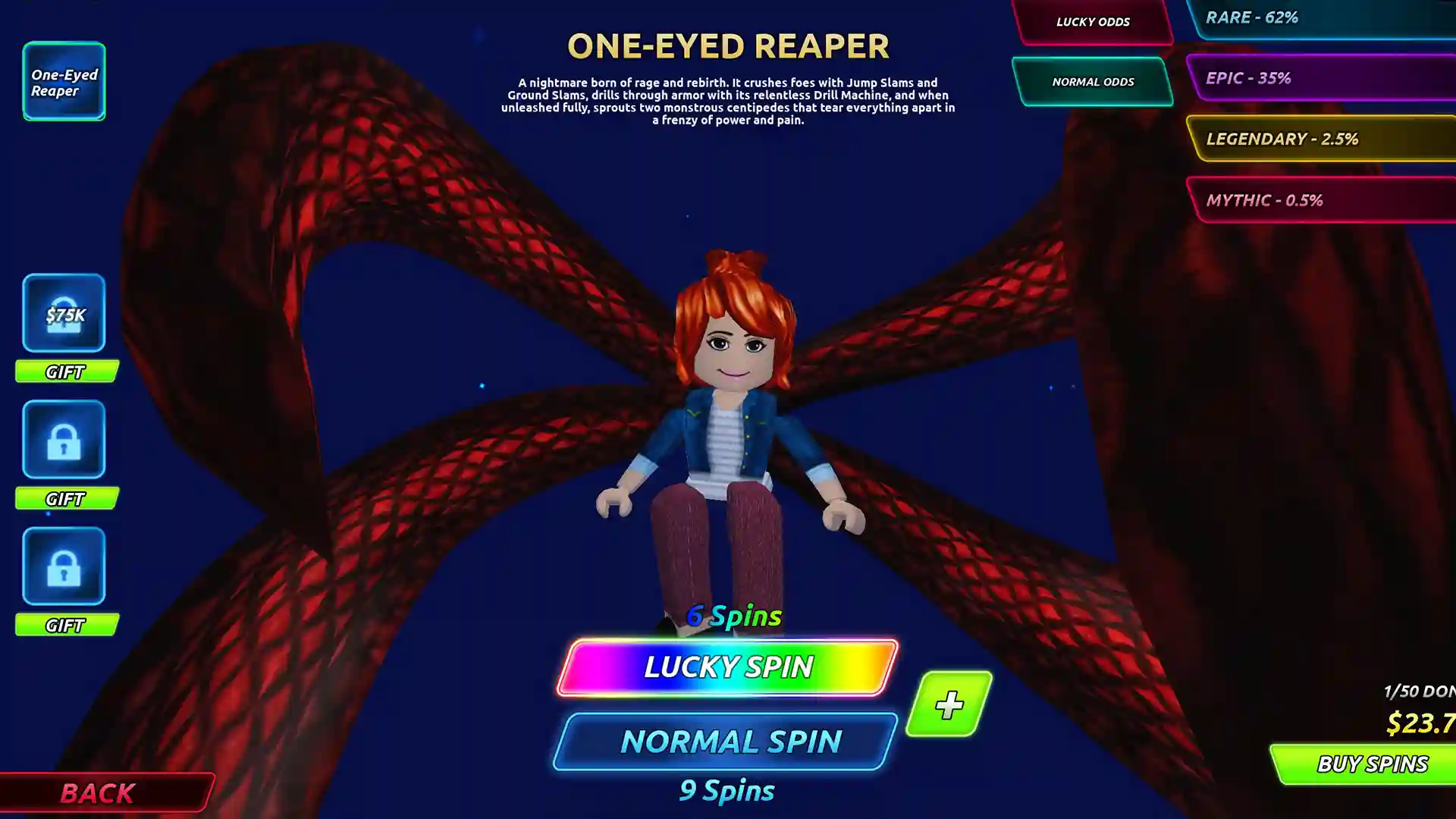Screen dimensions: 1456x819
Task: Switch to LUCKY ODDS view
Action: [x=1092, y=22]
